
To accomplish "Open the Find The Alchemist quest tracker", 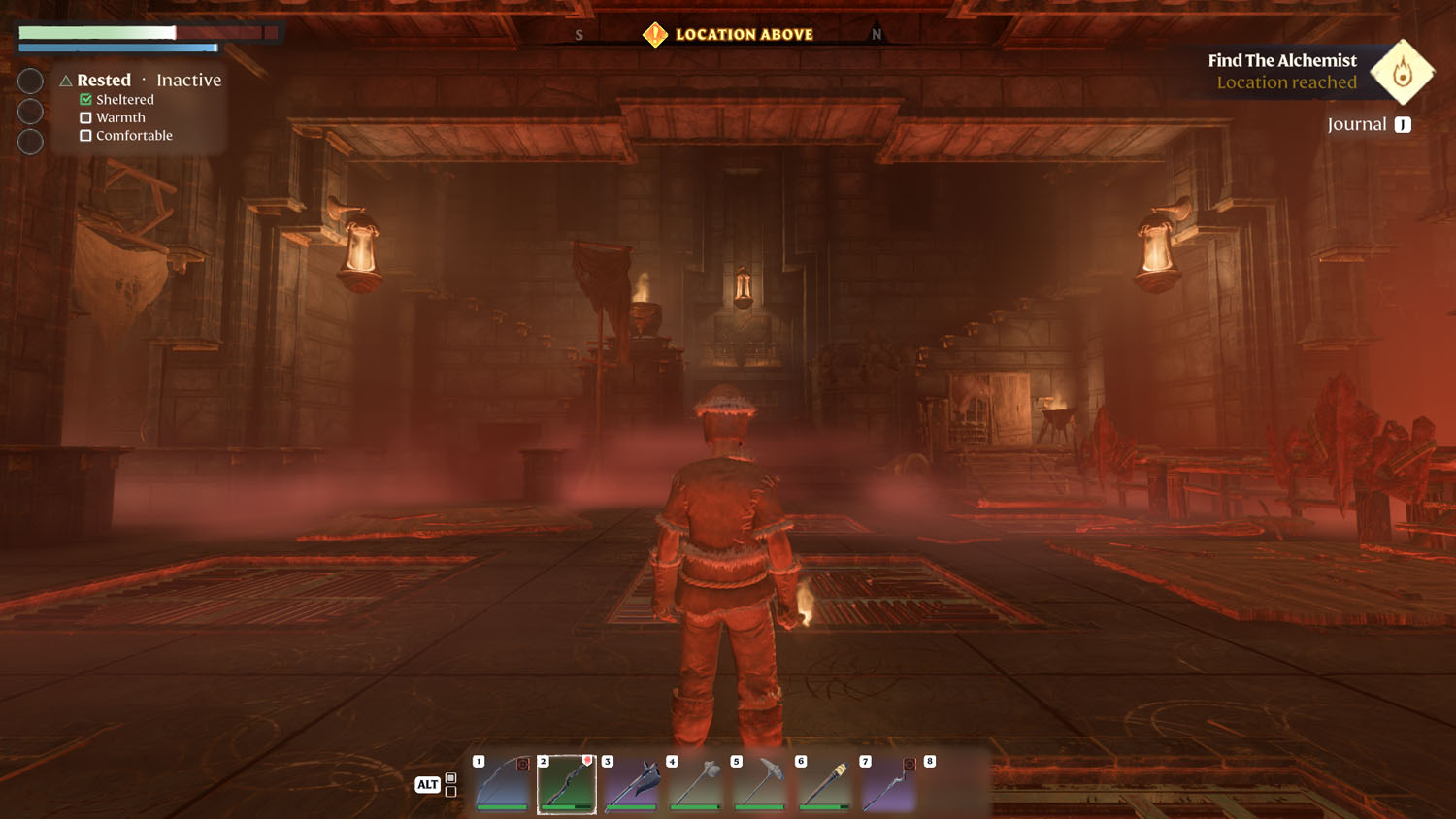I will [x=1281, y=61].
